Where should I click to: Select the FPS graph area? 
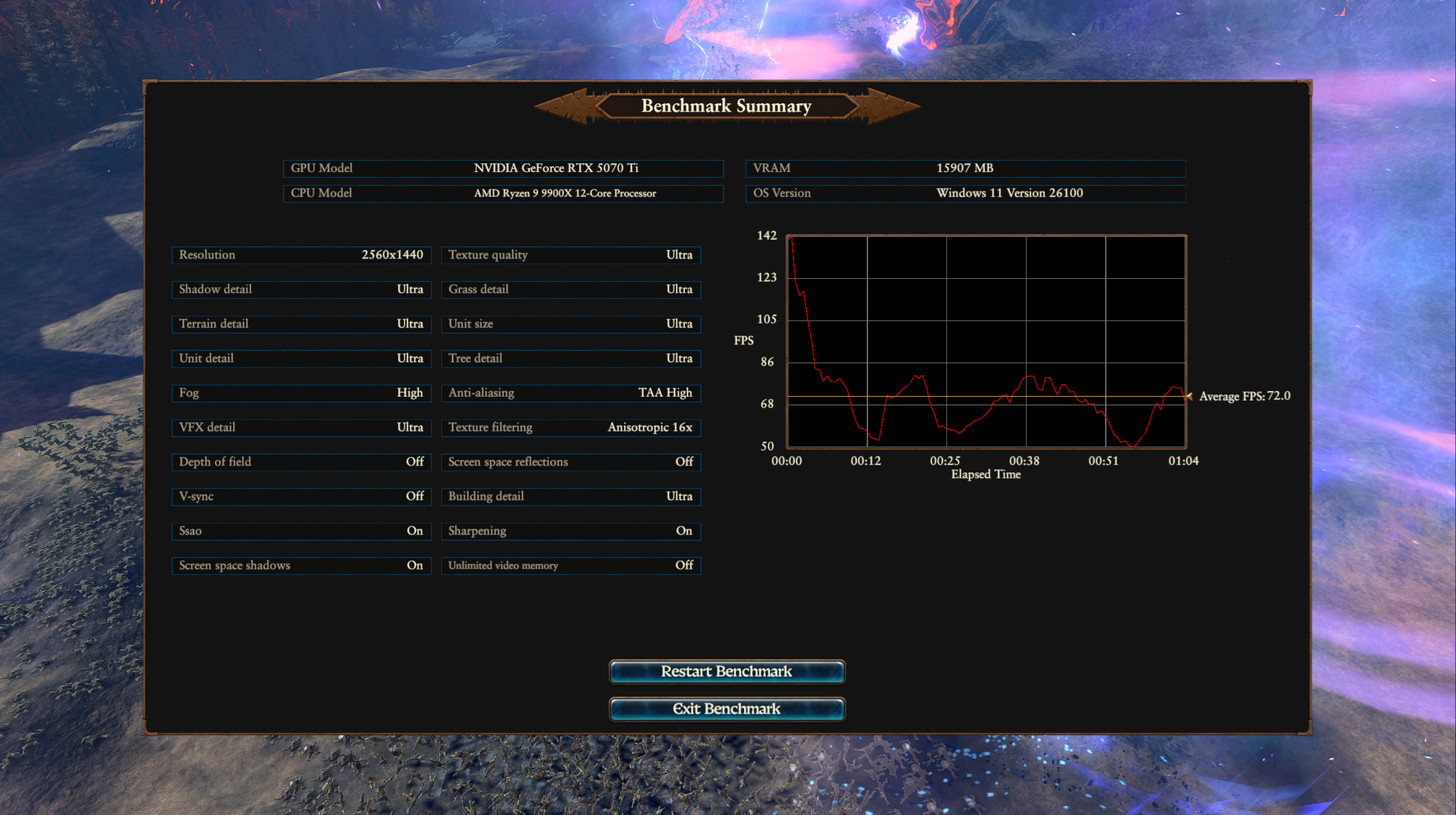986,341
